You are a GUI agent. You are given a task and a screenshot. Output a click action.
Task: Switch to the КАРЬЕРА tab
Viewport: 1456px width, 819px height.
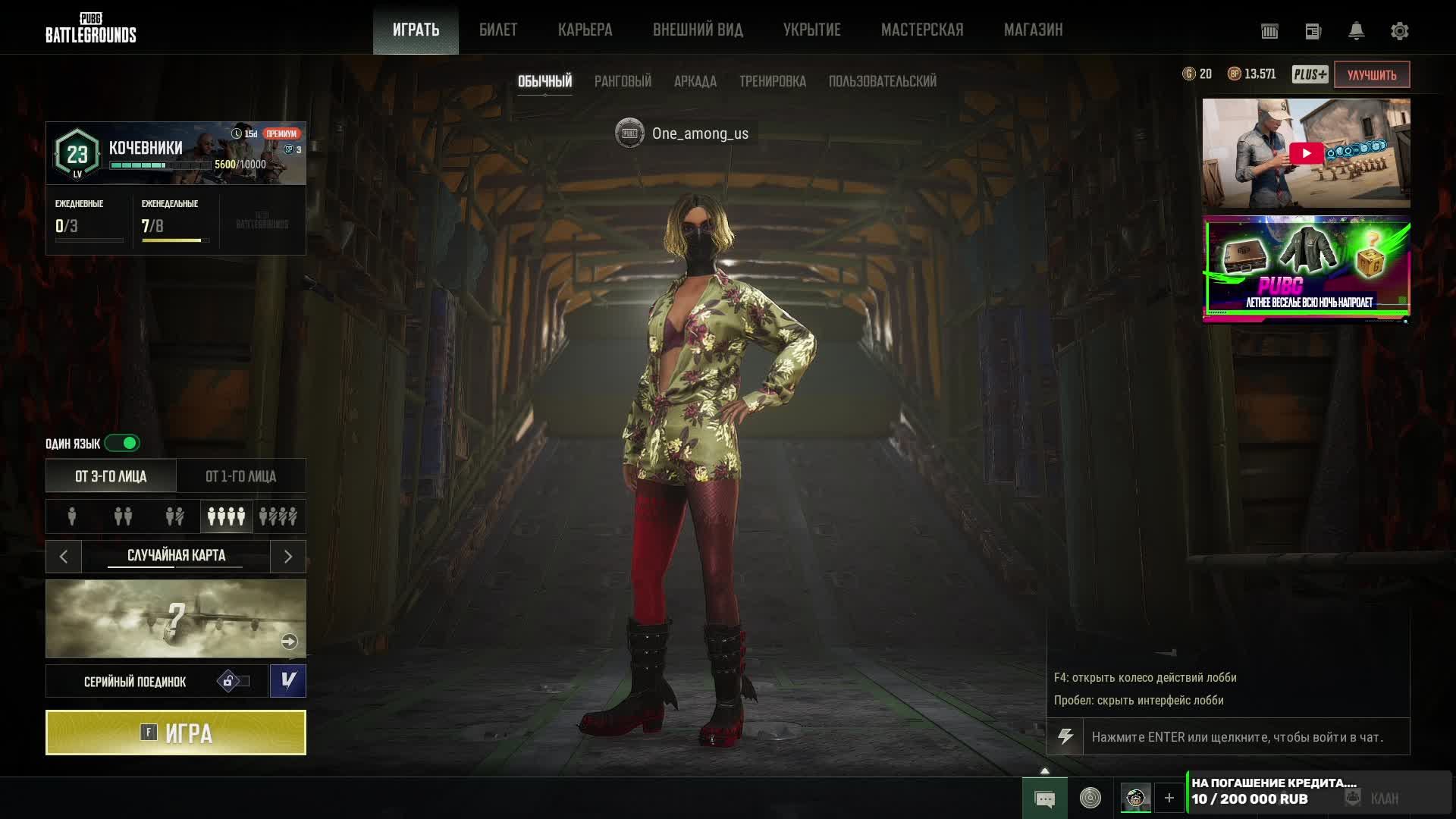[x=585, y=30]
